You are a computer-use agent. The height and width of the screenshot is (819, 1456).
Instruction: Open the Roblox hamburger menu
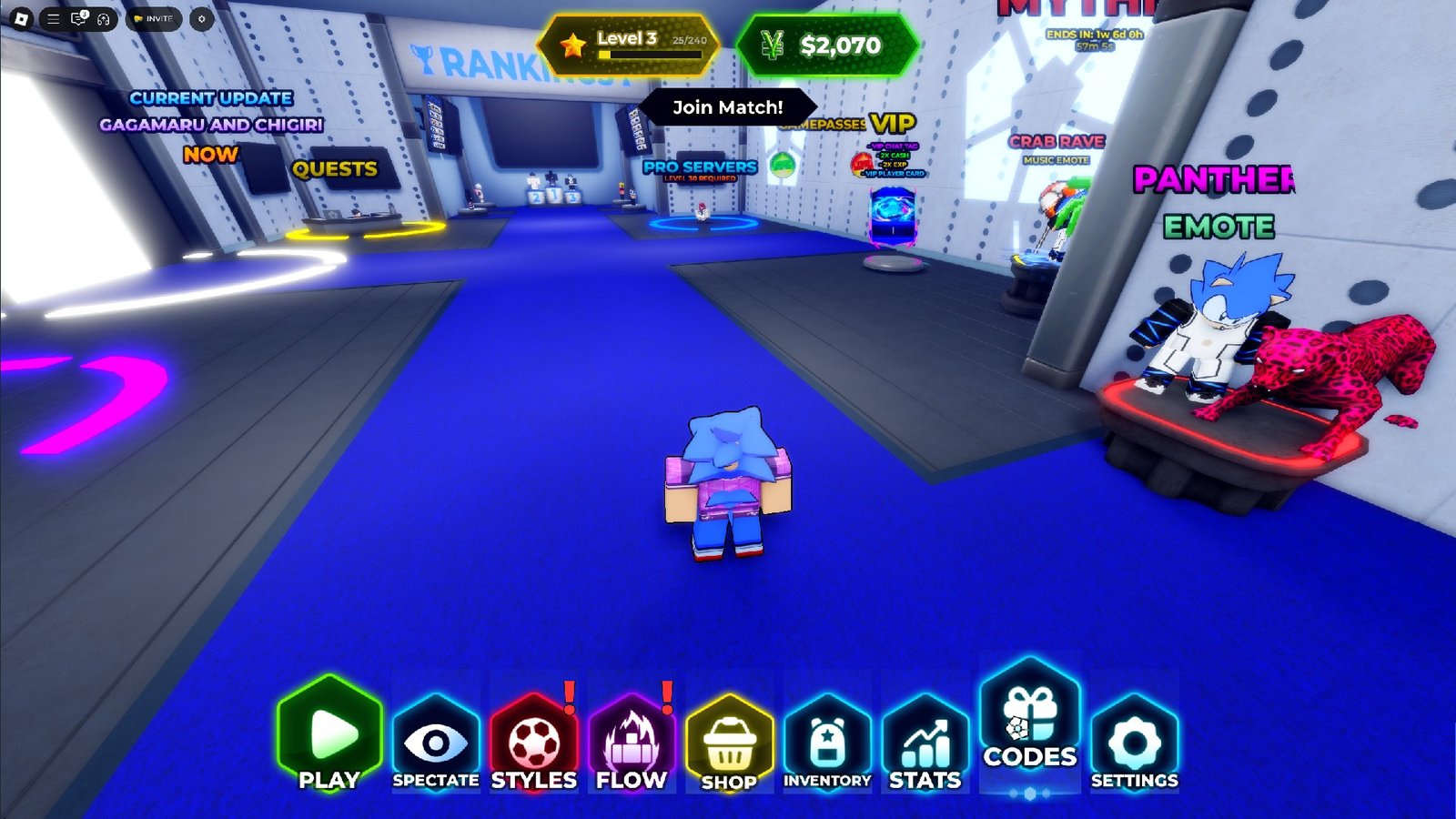pos(53,18)
